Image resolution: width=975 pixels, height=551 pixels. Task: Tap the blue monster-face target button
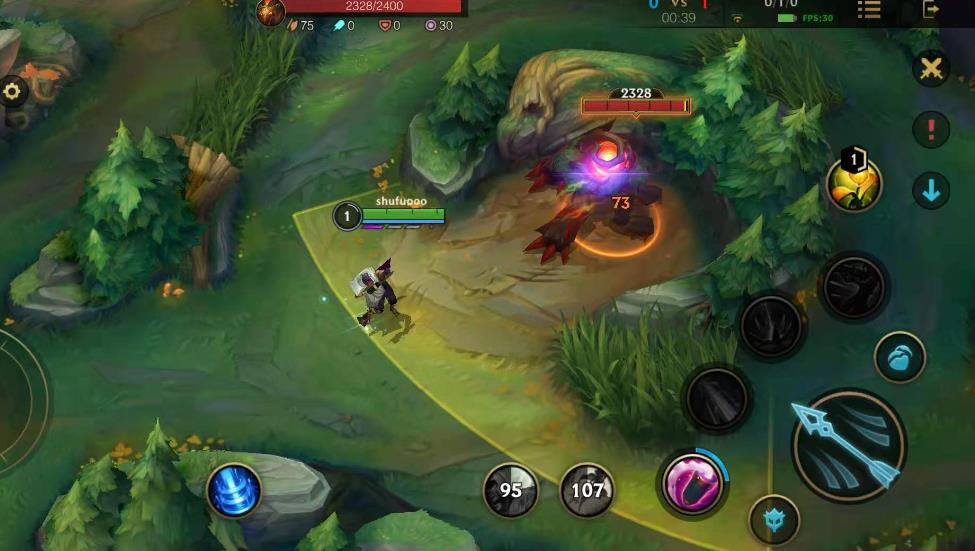[774, 520]
